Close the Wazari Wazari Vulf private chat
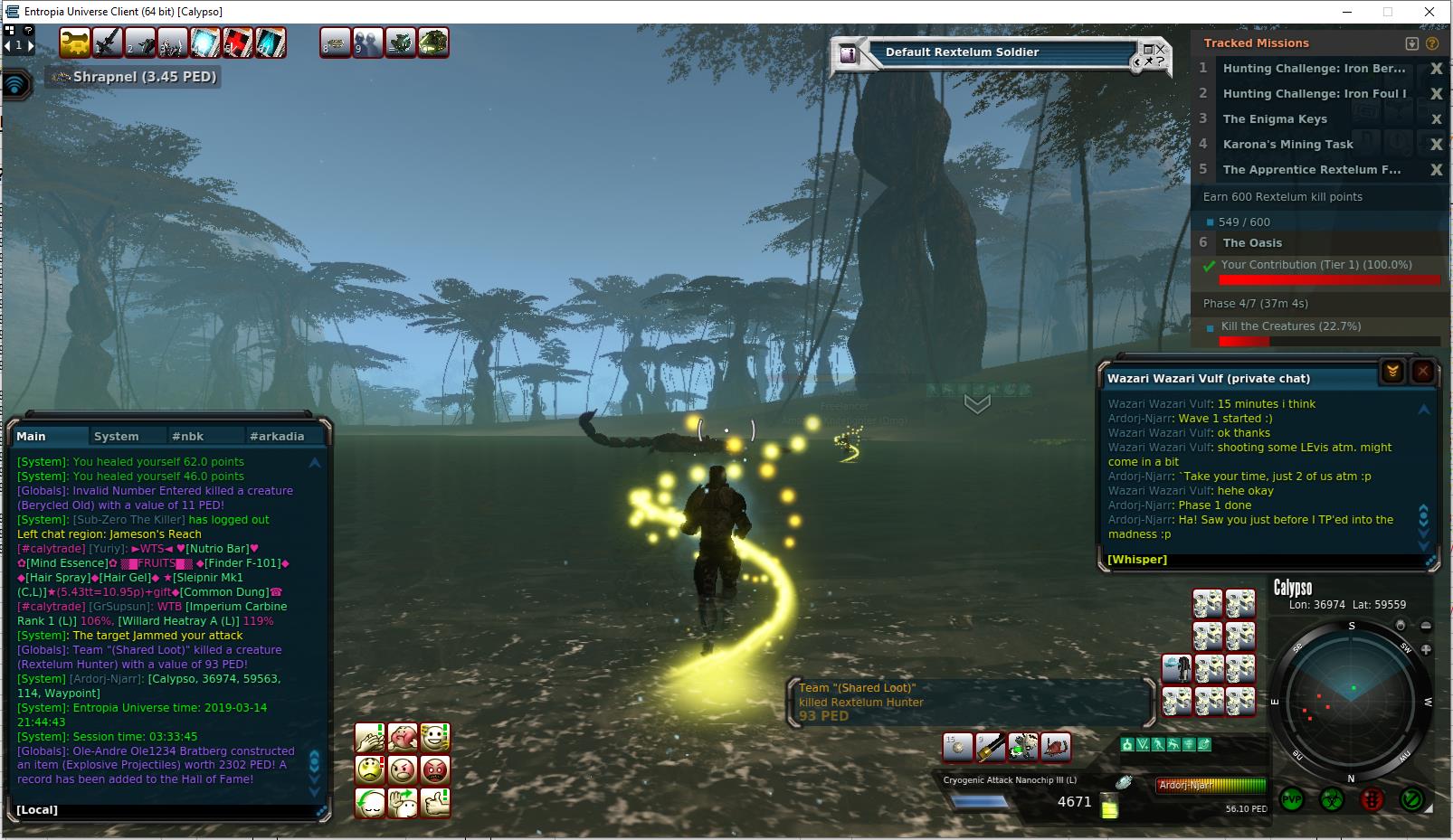Screen dimensions: 1453x840 (1422, 372)
